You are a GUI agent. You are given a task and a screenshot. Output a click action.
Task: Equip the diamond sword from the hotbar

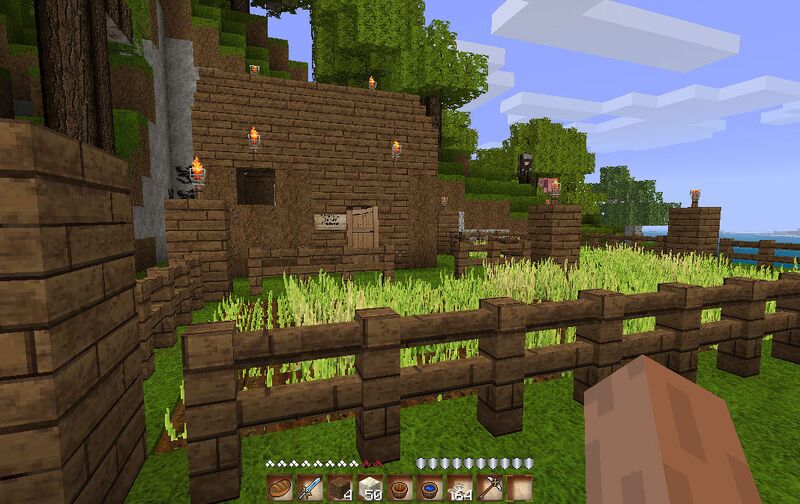click(309, 489)
